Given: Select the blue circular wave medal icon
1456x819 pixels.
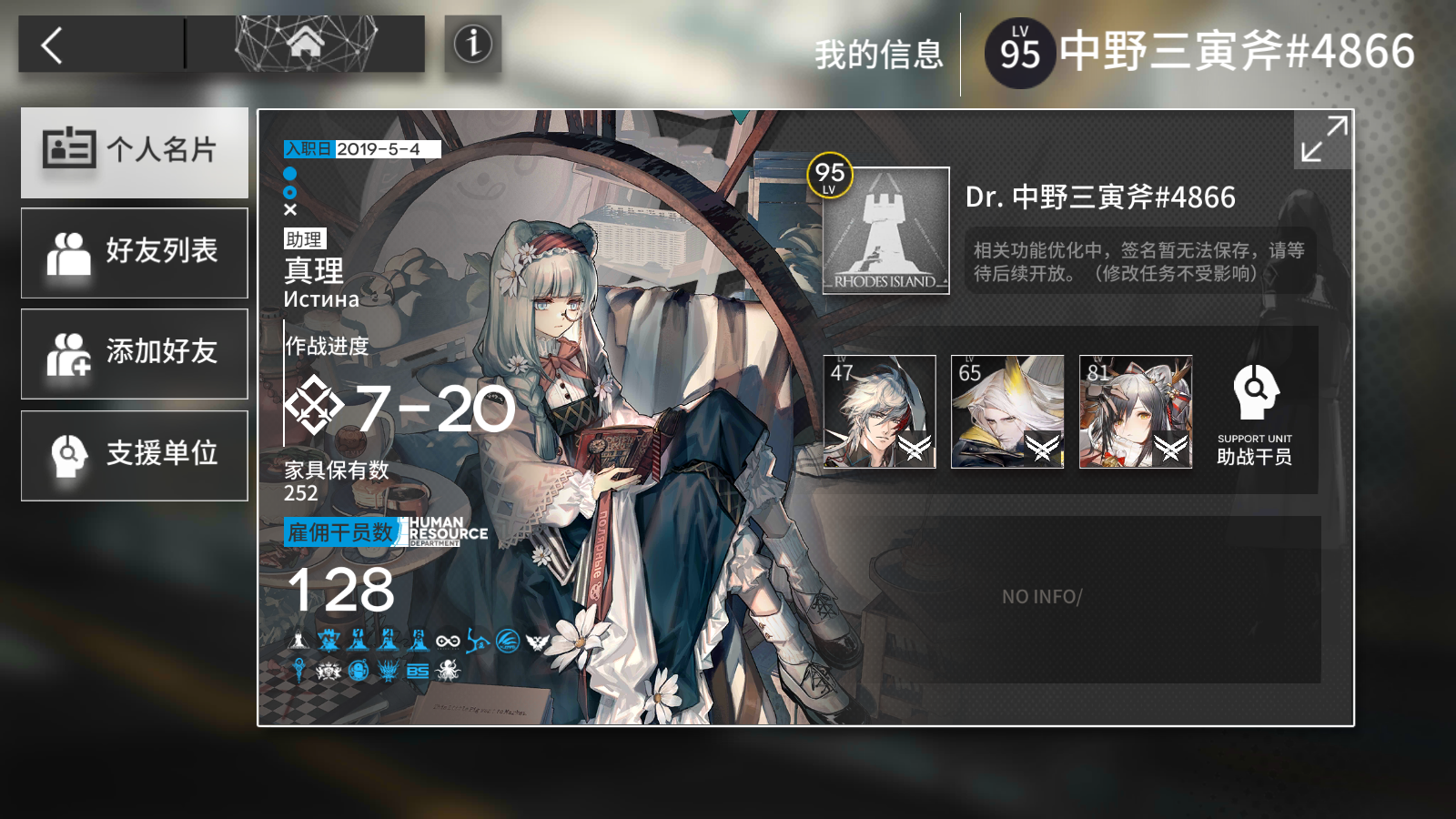Looking at the screenshot, I should 508,640.
